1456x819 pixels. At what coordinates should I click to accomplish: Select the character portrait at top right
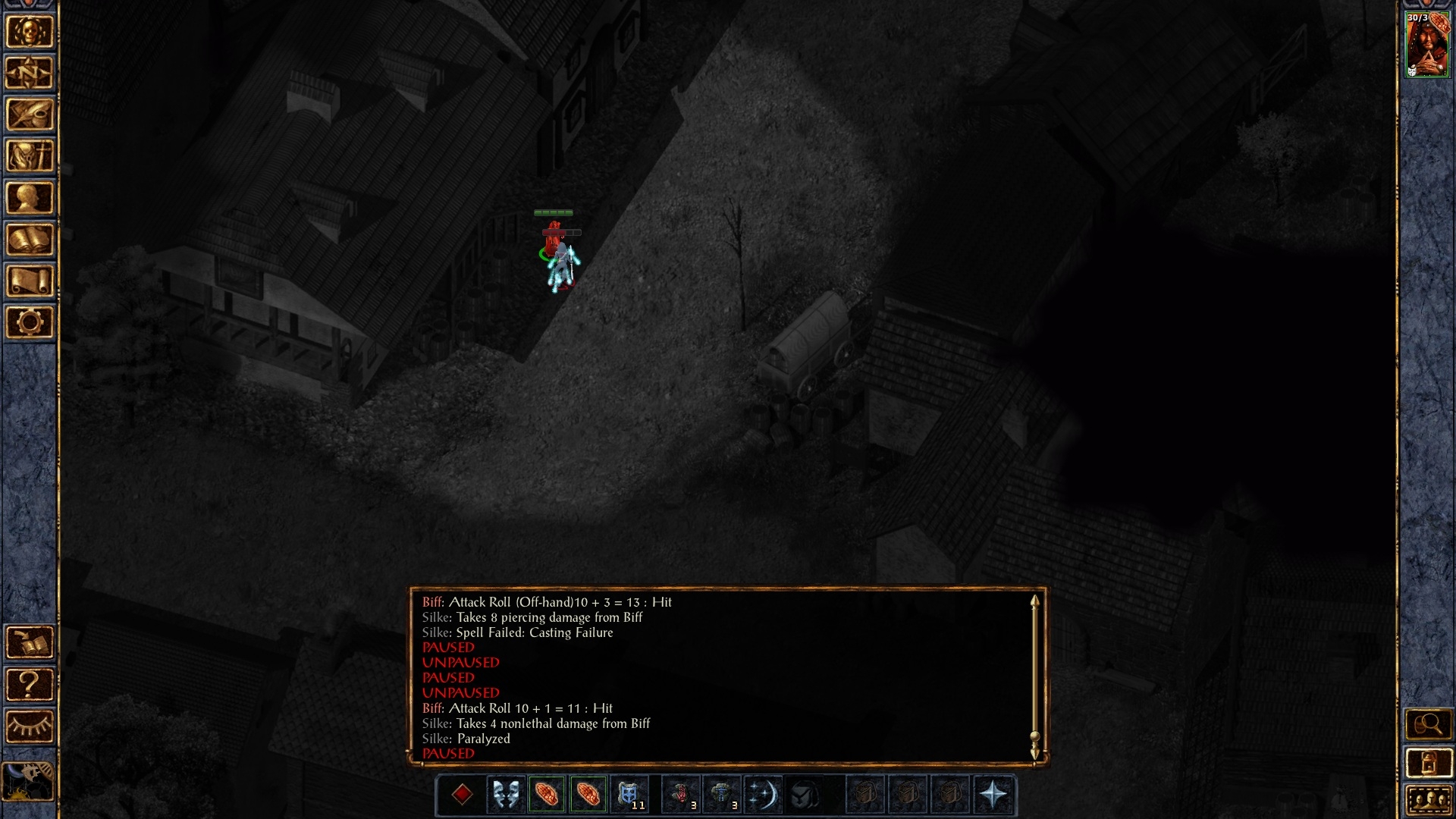point(1427,45)
